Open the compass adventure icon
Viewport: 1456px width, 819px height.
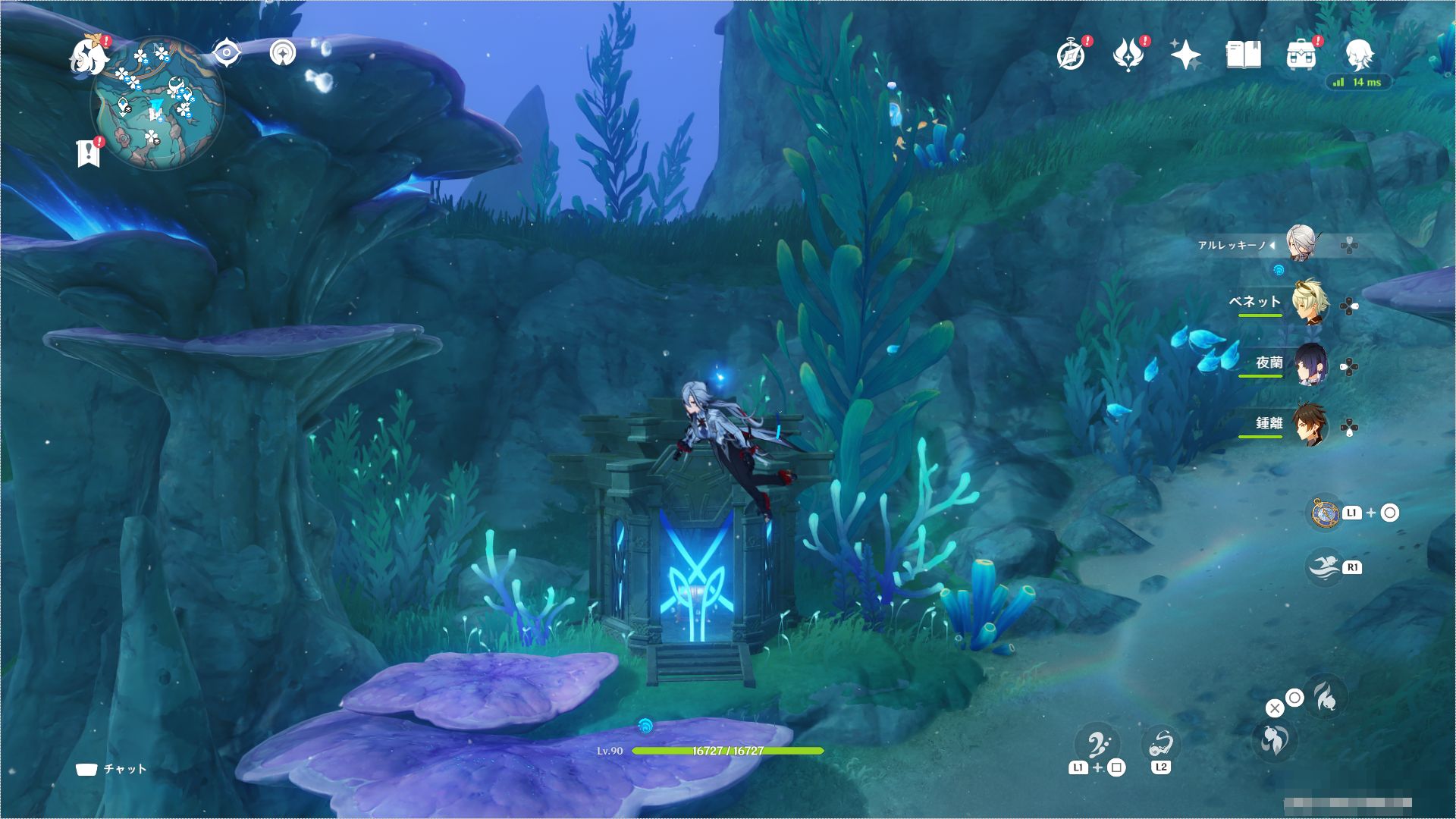click(x=1072, y=55)
